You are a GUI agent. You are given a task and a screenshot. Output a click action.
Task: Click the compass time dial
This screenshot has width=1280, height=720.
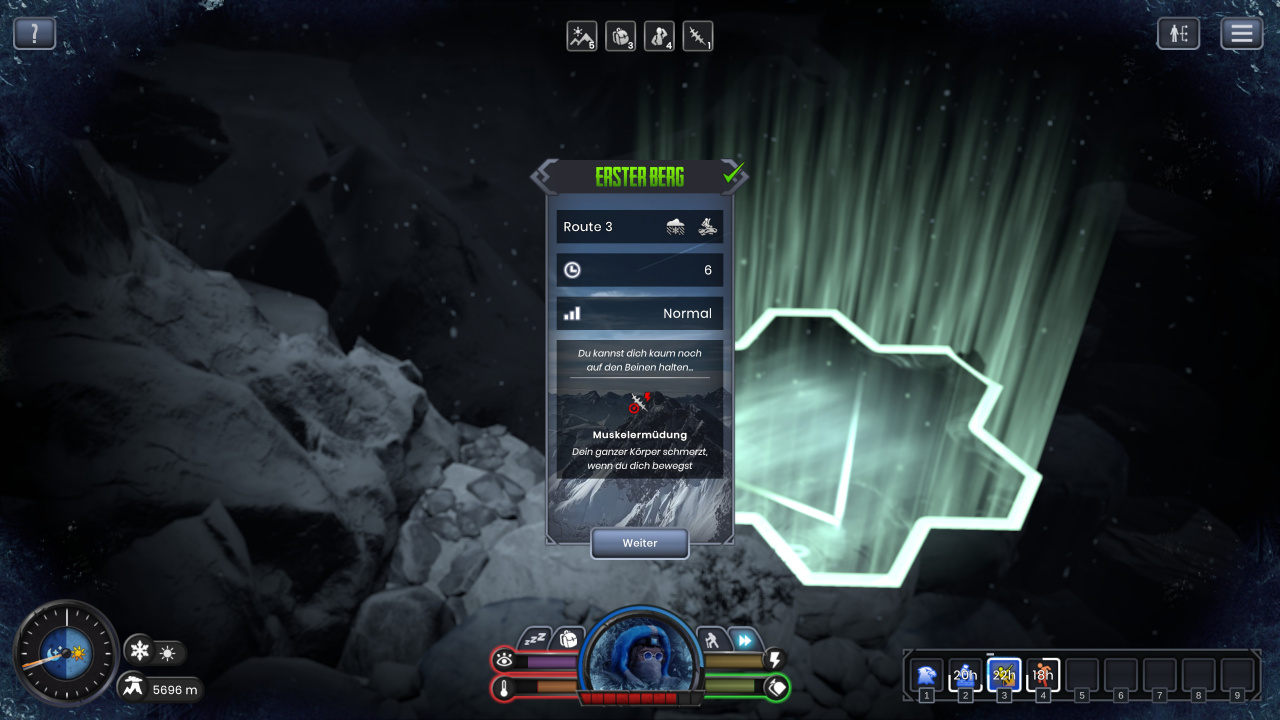click(66, 653)
